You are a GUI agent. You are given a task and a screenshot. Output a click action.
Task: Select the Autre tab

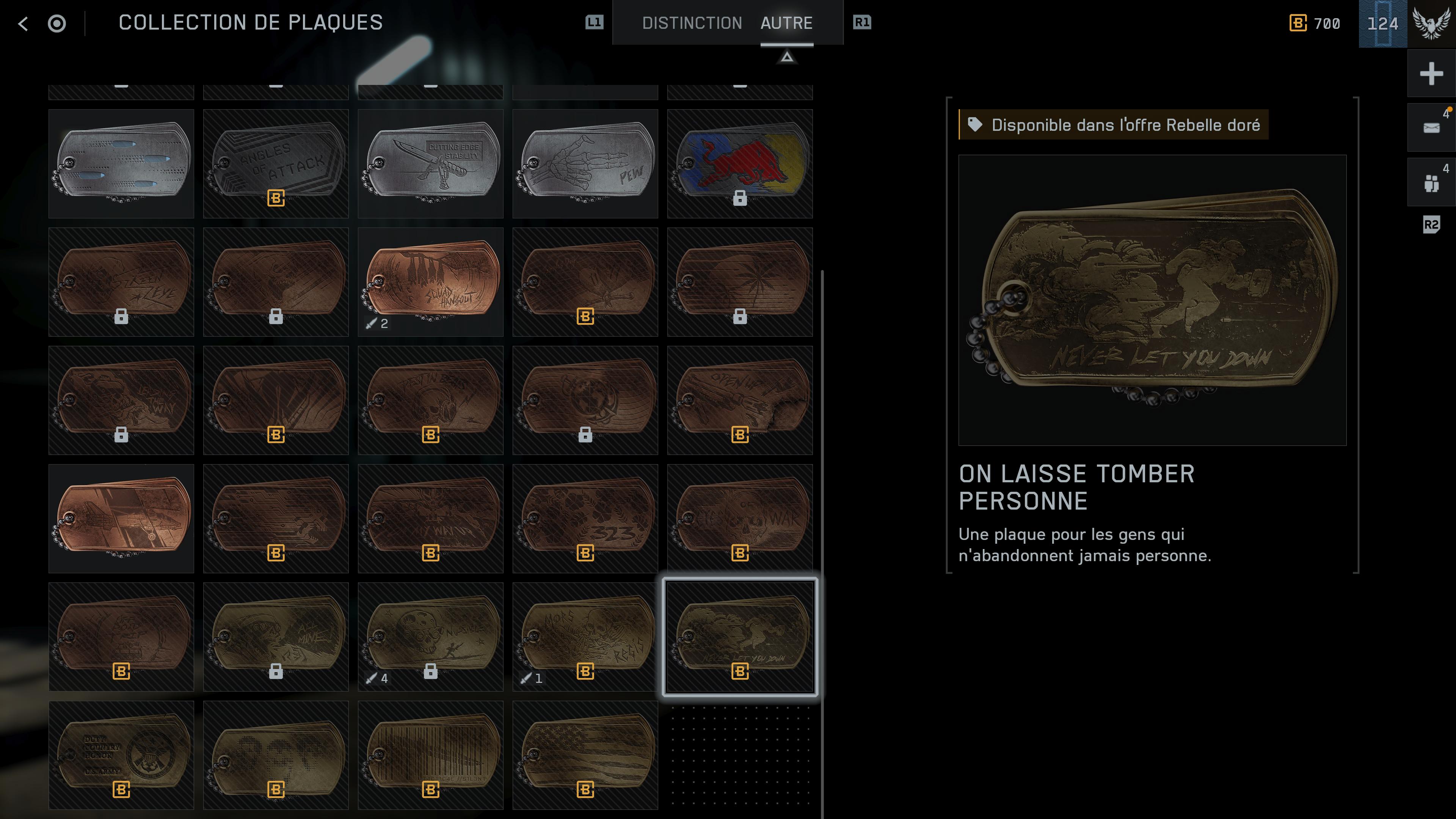point(786,23)
